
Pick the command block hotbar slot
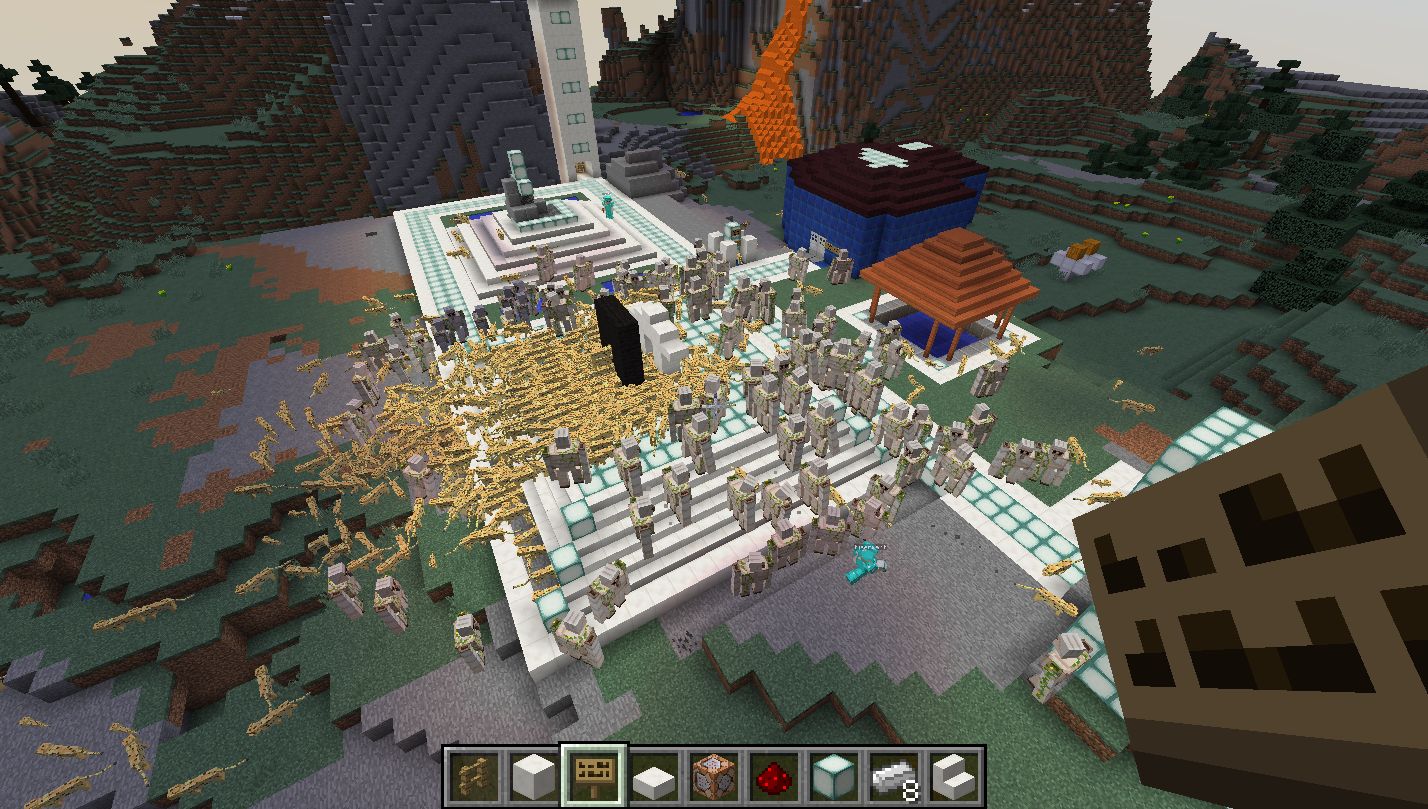point(714,776)
